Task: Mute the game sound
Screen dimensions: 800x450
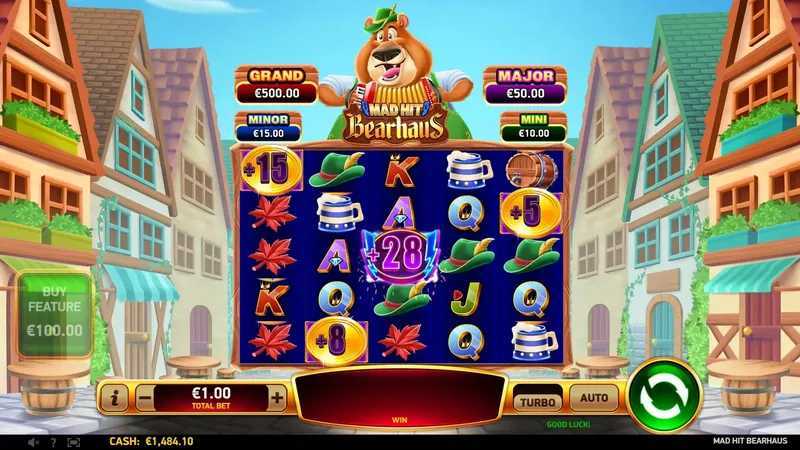Action: coord(33,441)
